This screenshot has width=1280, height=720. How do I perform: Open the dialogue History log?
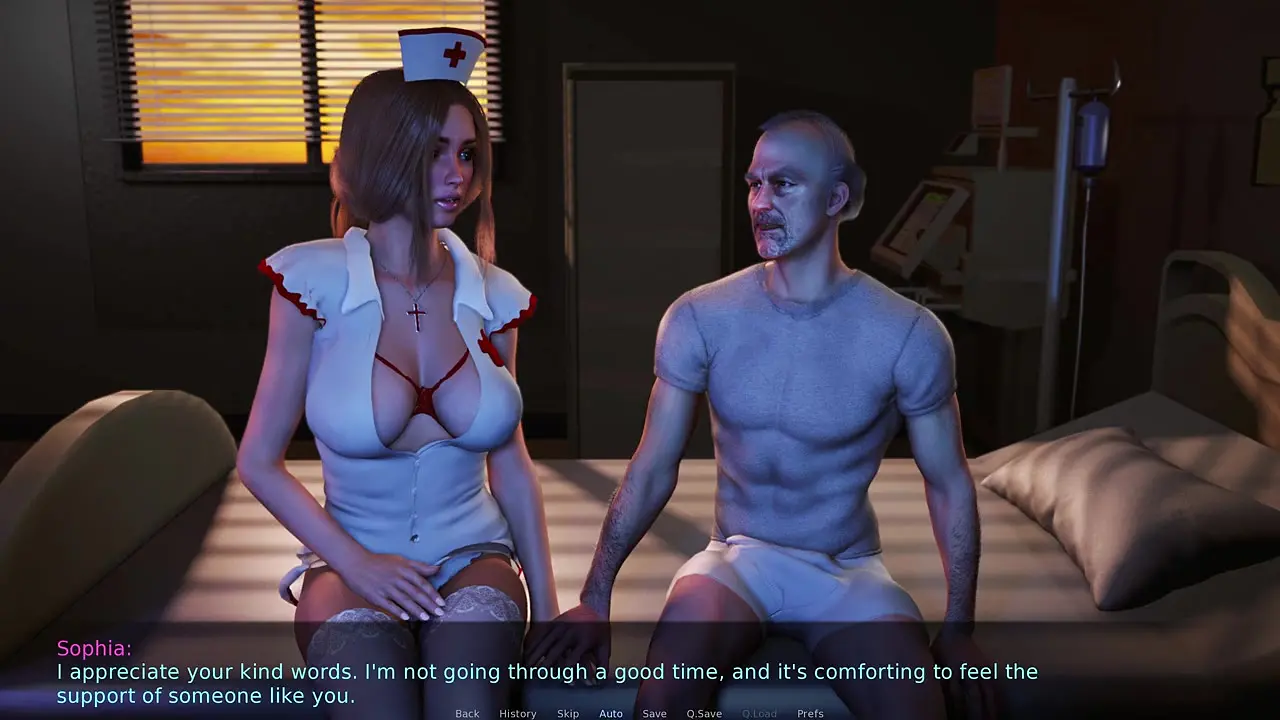[x=517, y=713]
